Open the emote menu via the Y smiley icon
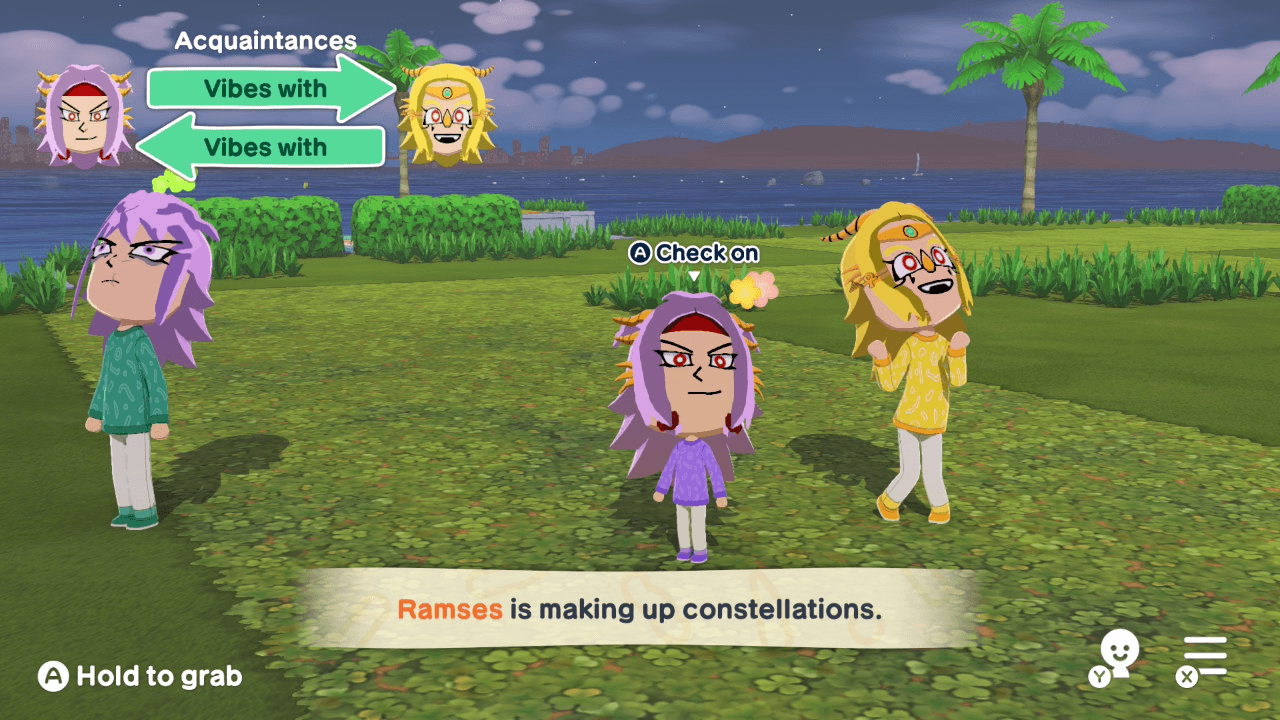Viewport: 1280px width, 720px height. [1119, 655]
